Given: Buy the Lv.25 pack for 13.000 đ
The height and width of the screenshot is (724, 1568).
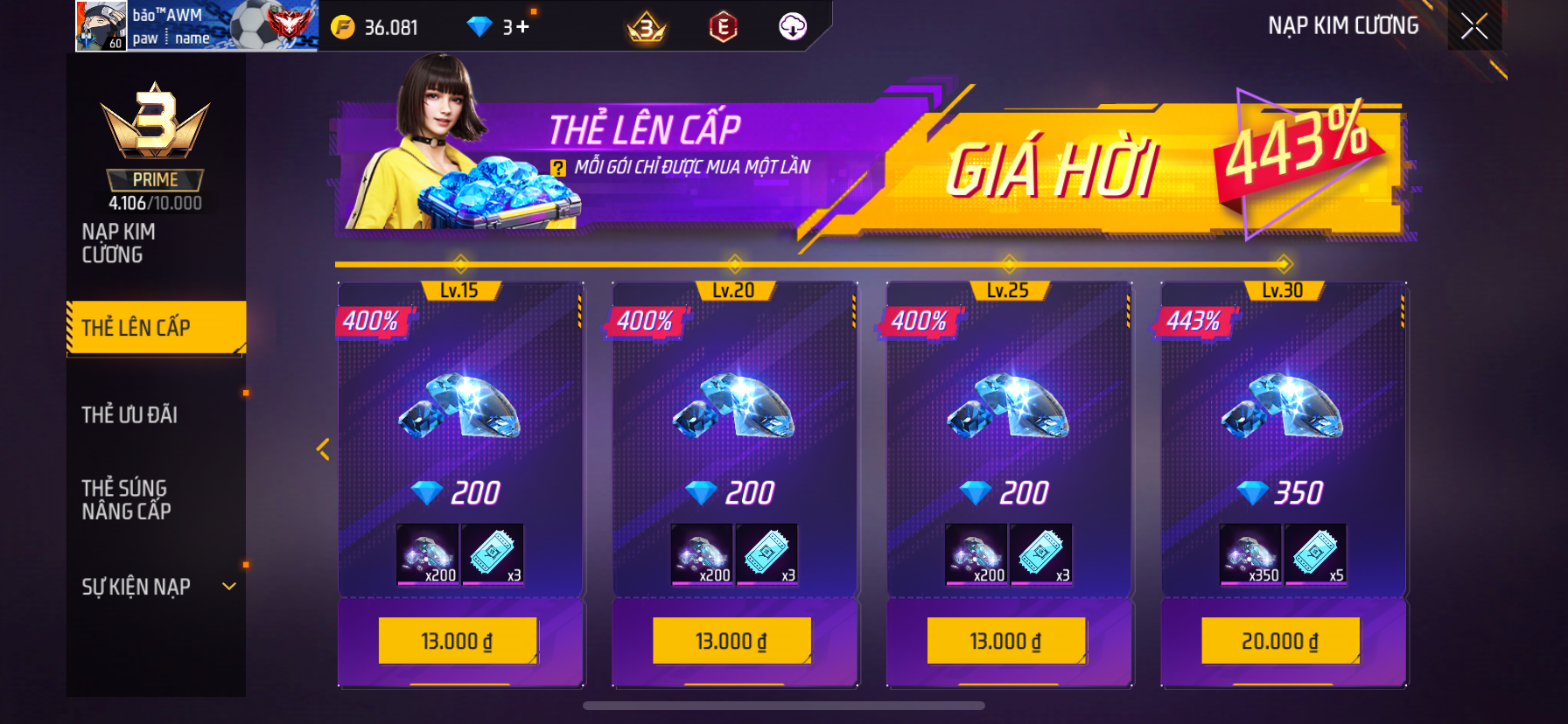Looking at the screenshot, I should (x=1006, y=641).
